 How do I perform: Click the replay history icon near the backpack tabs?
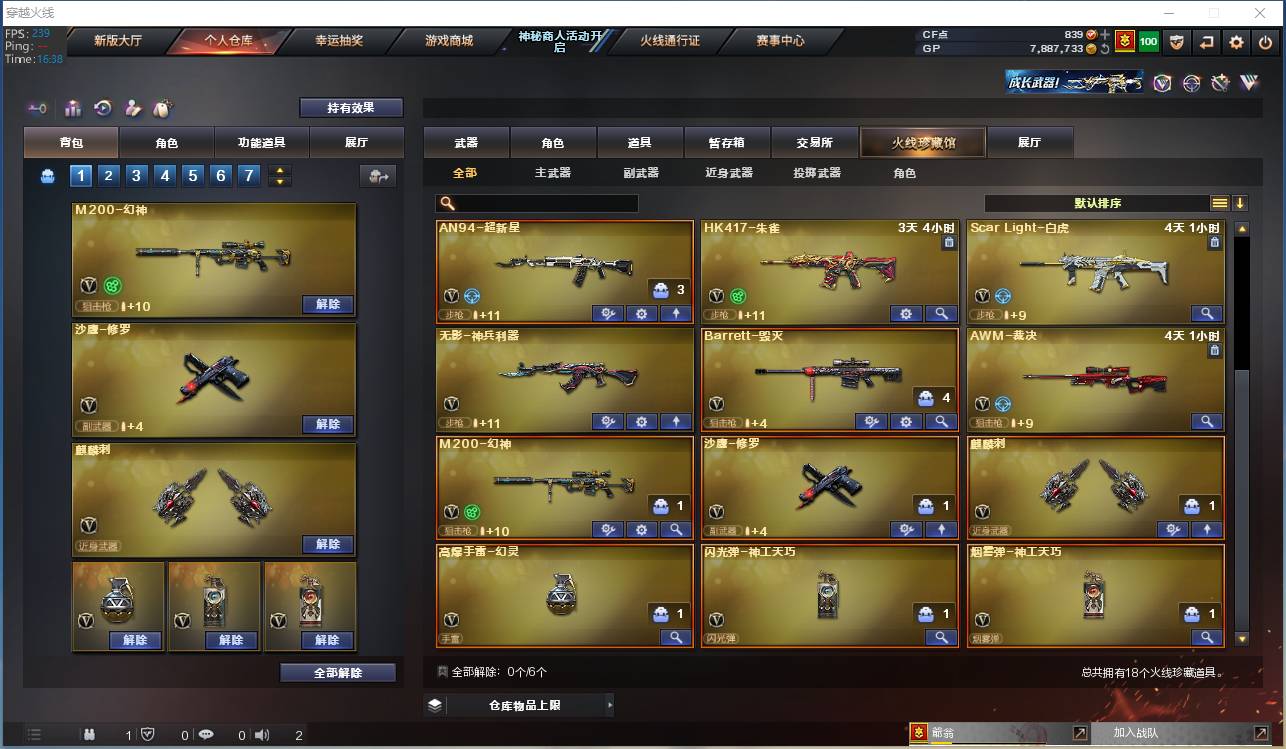coord(100,108)
